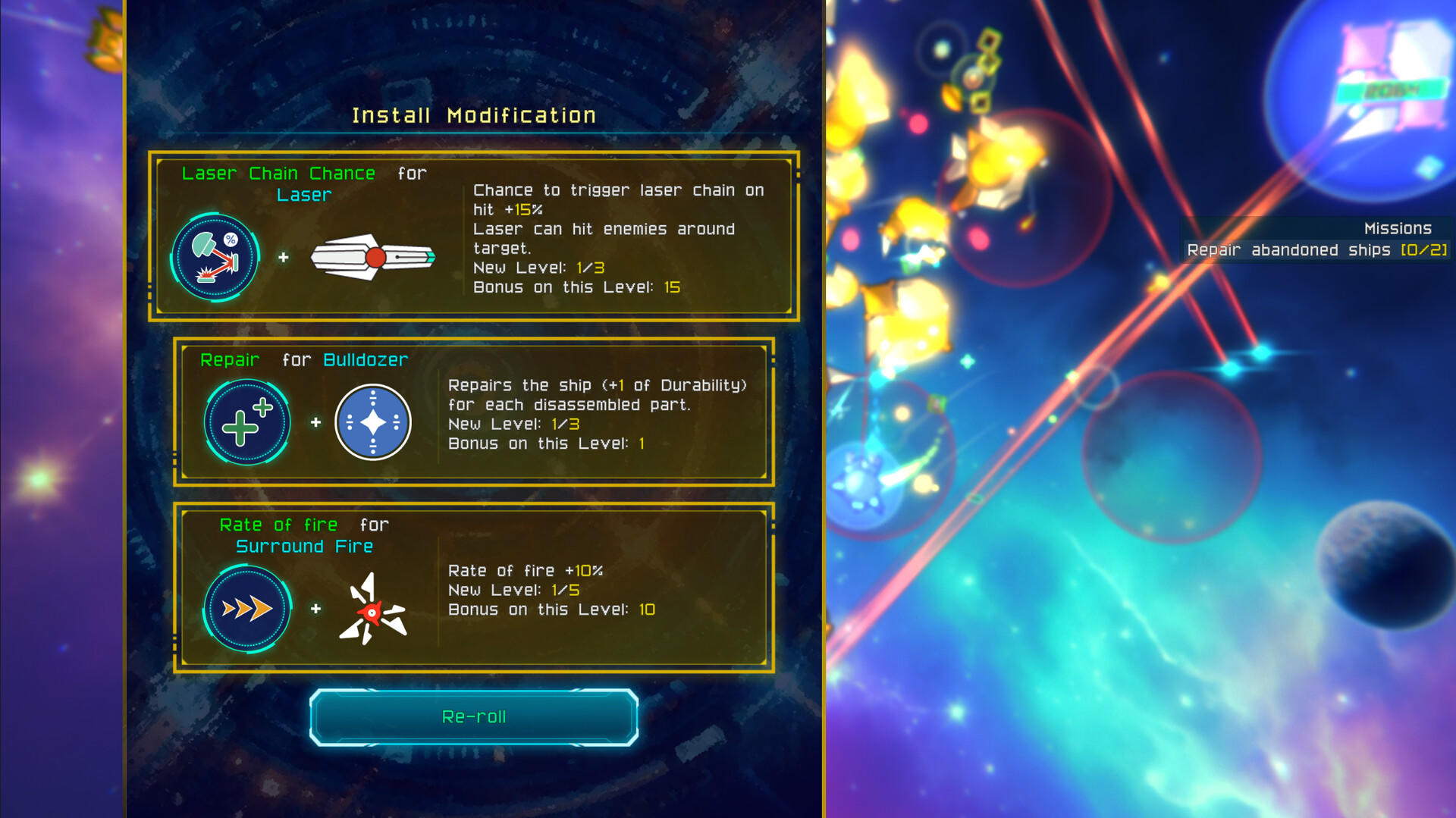Click the Missions panel header
This screenshot has width=1456, height=818.
1398,227
